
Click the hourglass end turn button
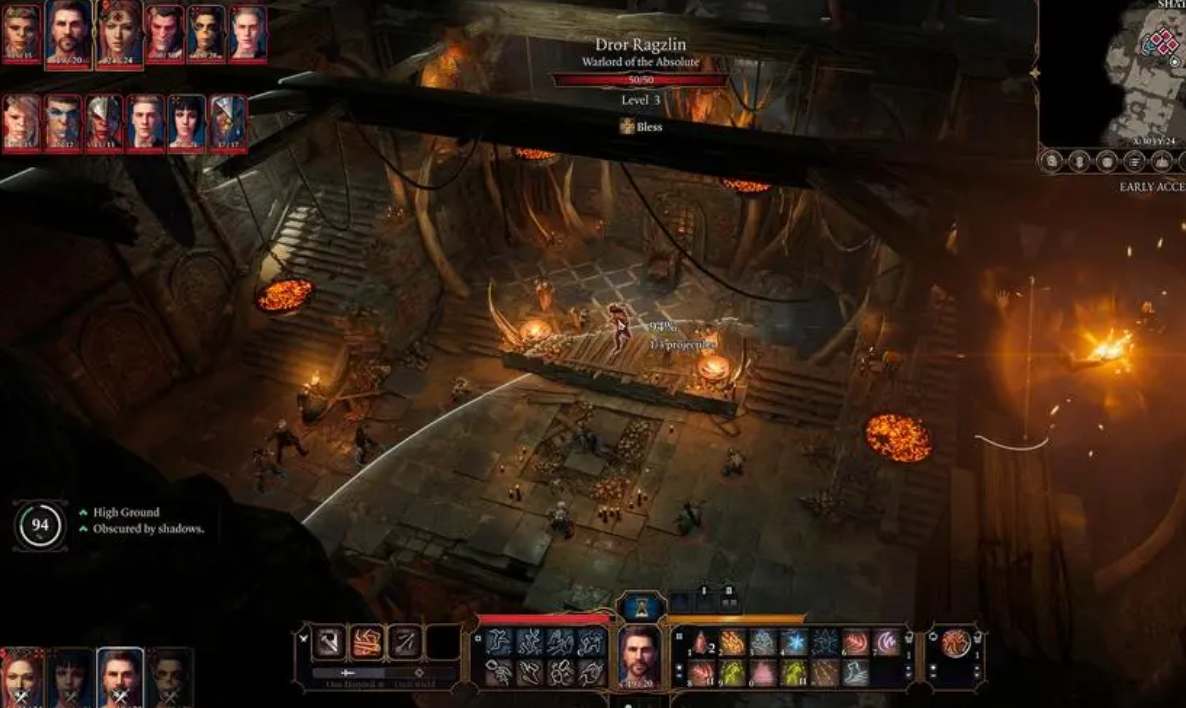tap(639, 606)
